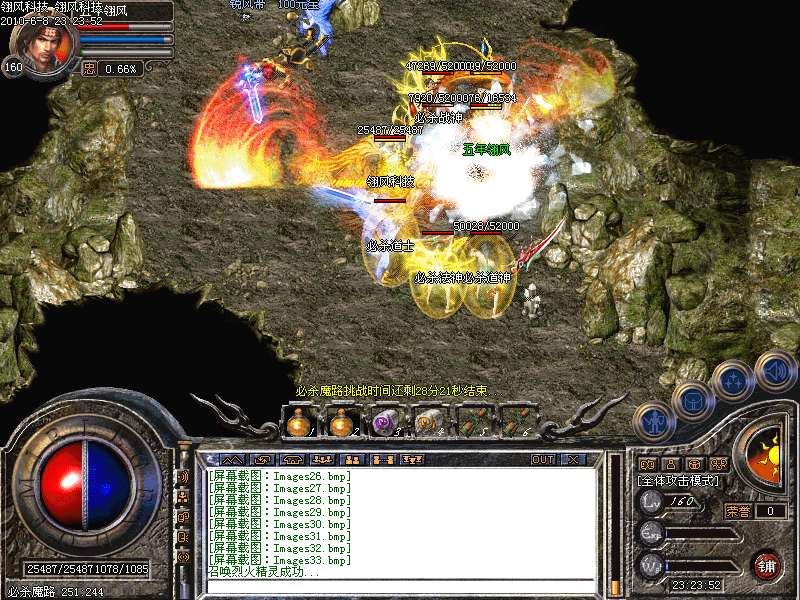800x600 pixels.
Task: Click the OUT button above the chat
Action: click(542, 459)
